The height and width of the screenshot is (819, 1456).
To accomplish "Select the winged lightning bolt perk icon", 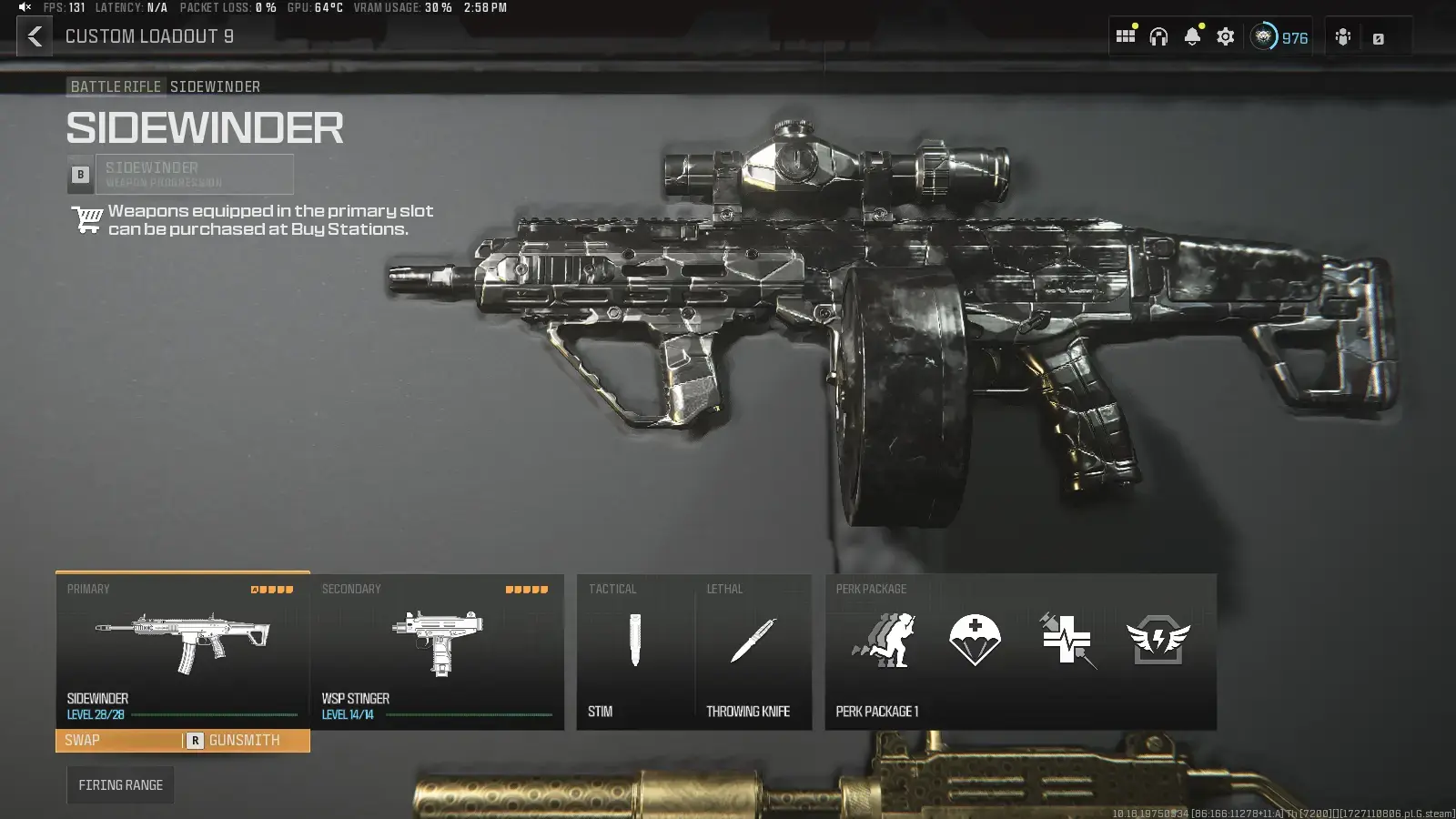I will pyautogui.click(x=1159, y=641).
